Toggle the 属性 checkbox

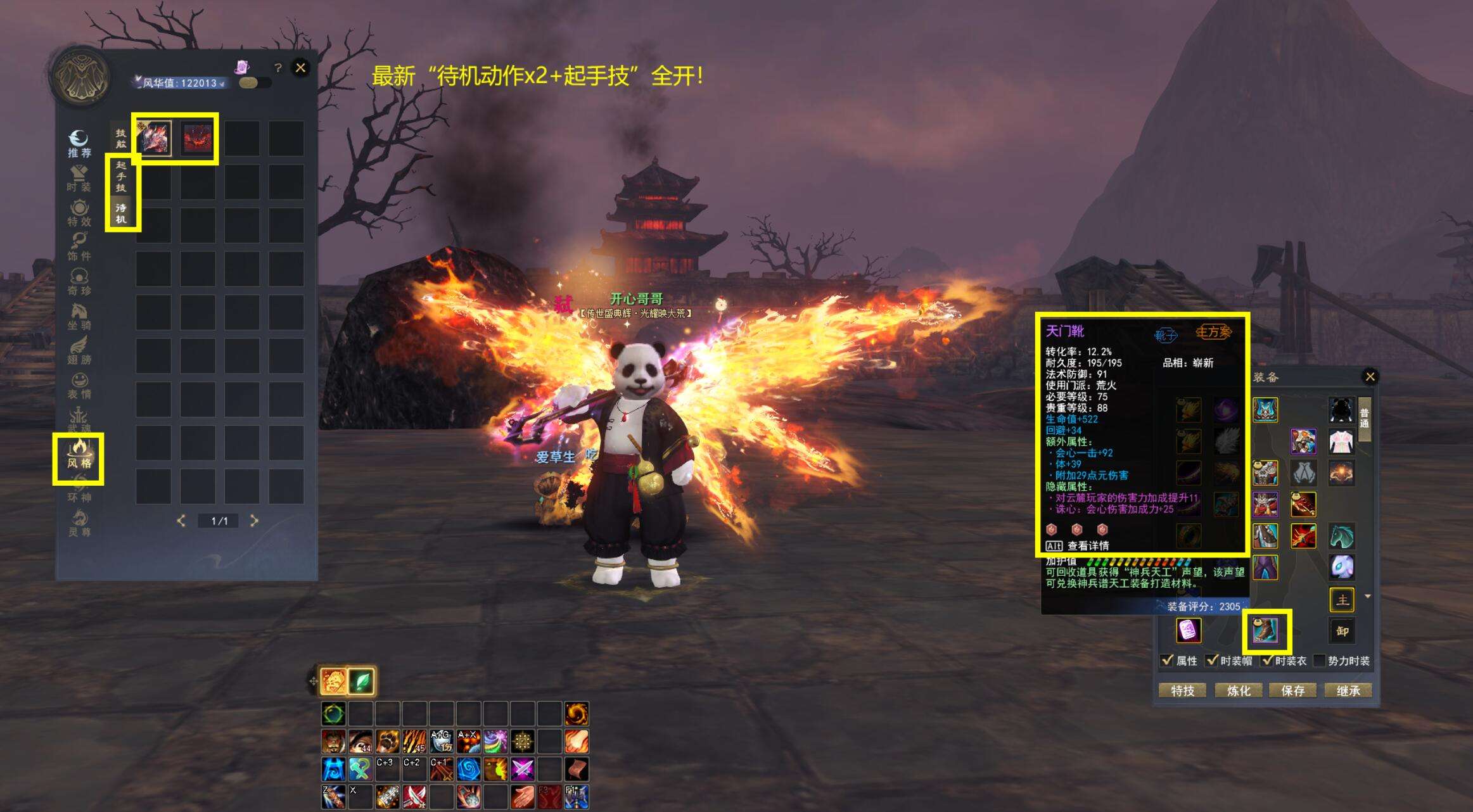click(1168, 661)
